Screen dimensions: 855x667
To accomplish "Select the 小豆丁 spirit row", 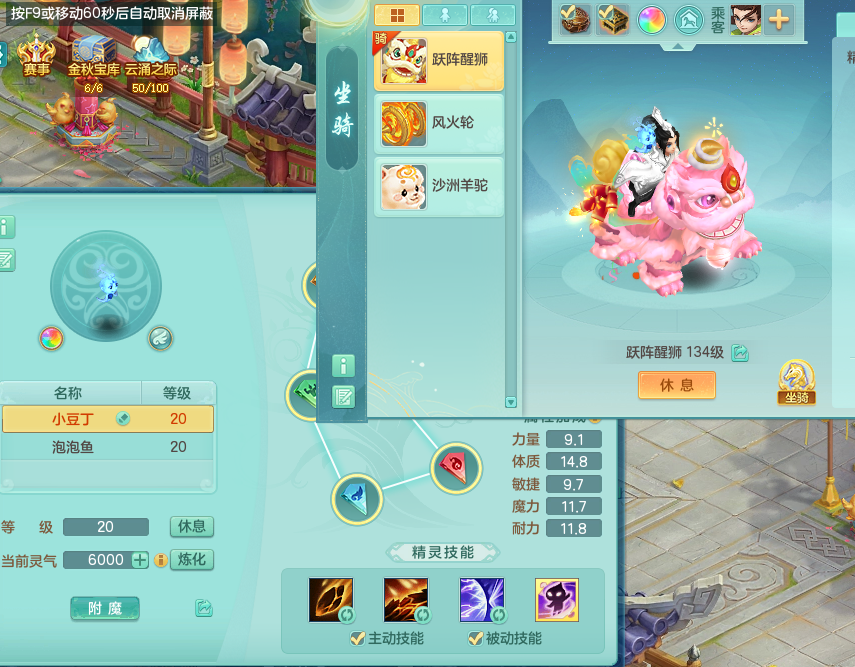I will [108, 419].
